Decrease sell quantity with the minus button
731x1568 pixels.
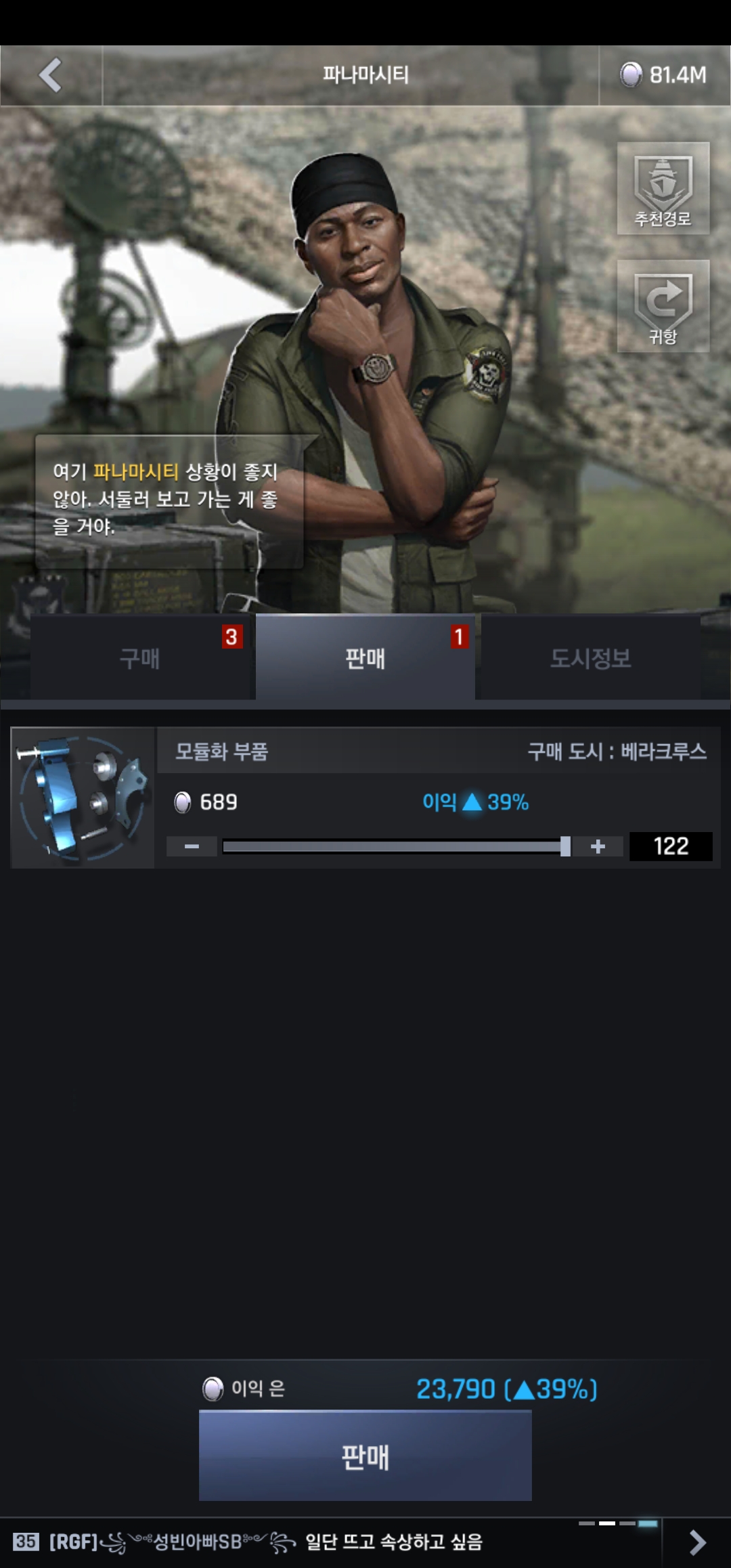click(x=192, y=846)
